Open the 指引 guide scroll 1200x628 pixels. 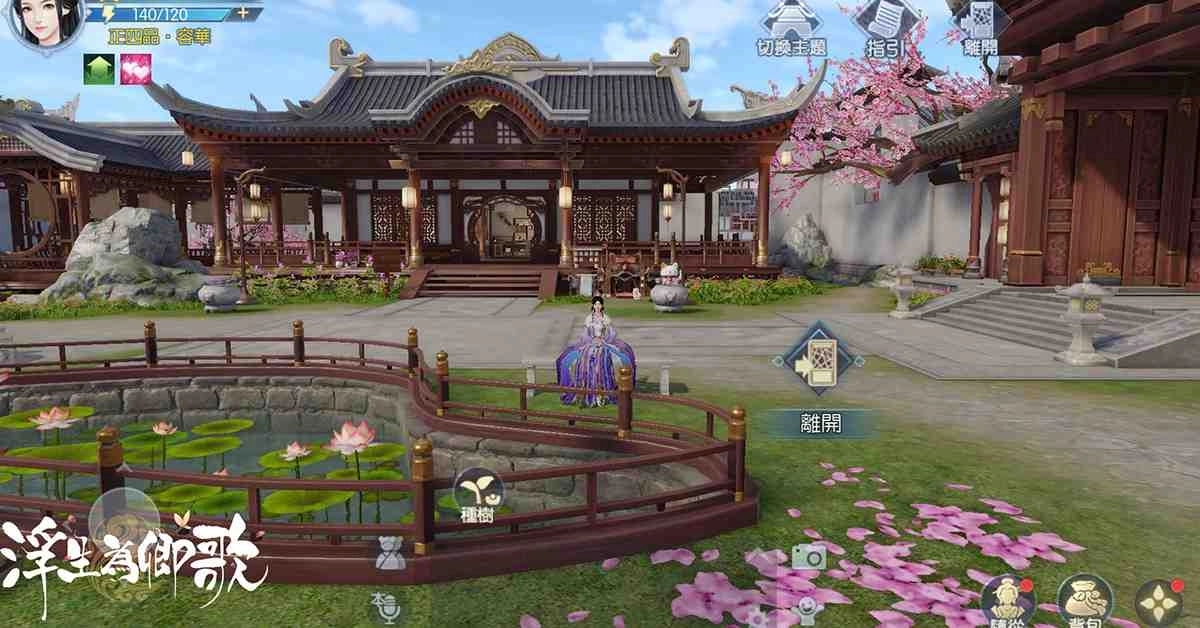pyautogui.click(x=884, y=27)
